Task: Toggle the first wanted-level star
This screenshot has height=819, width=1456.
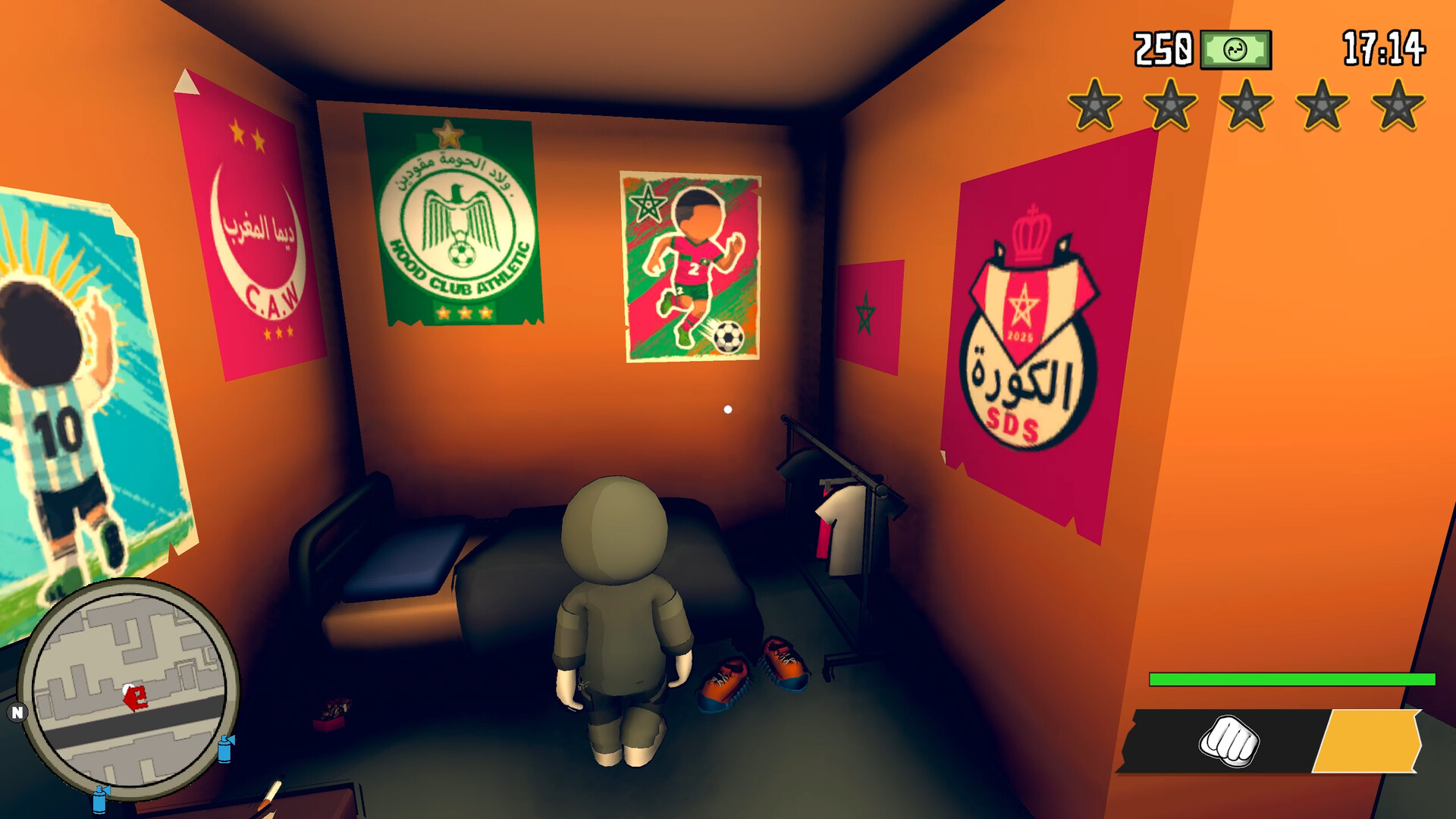Action: [x=1096, y=103]
